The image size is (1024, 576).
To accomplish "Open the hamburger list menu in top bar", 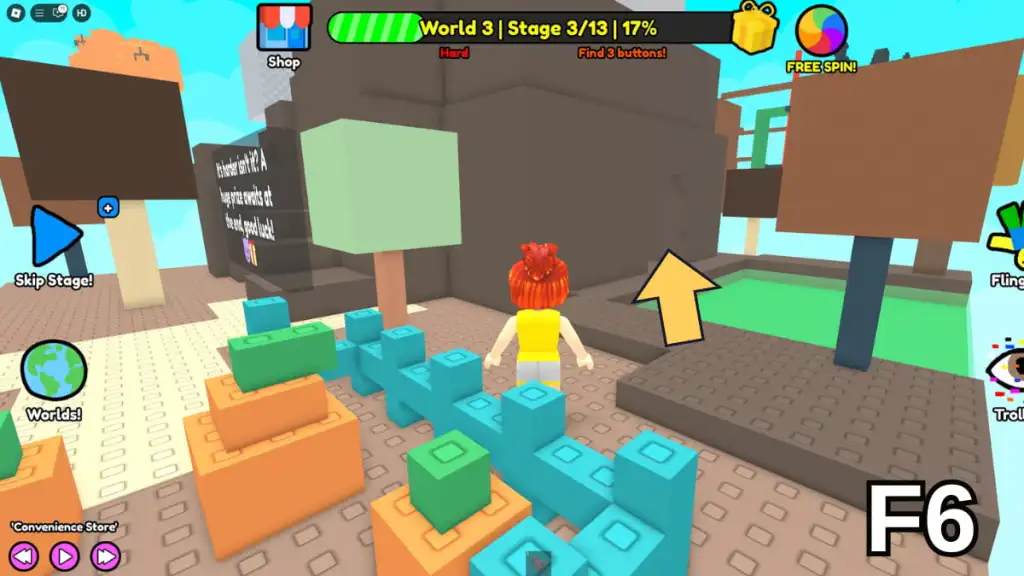I will click(x=38, y=13).
